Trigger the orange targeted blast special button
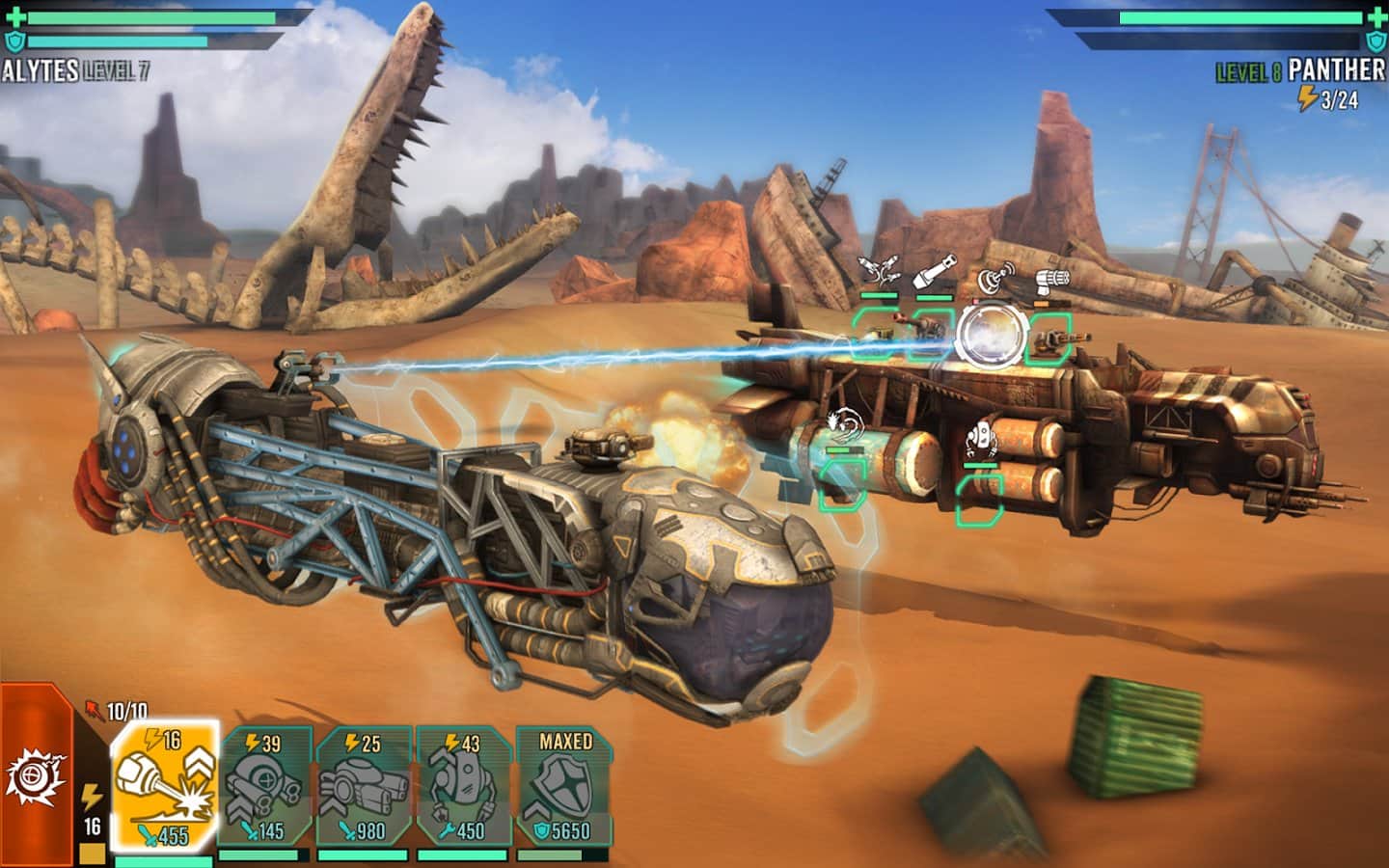The width and height of the screenshot is (1389, 868). pyautogui.click(x=36, y=772)
